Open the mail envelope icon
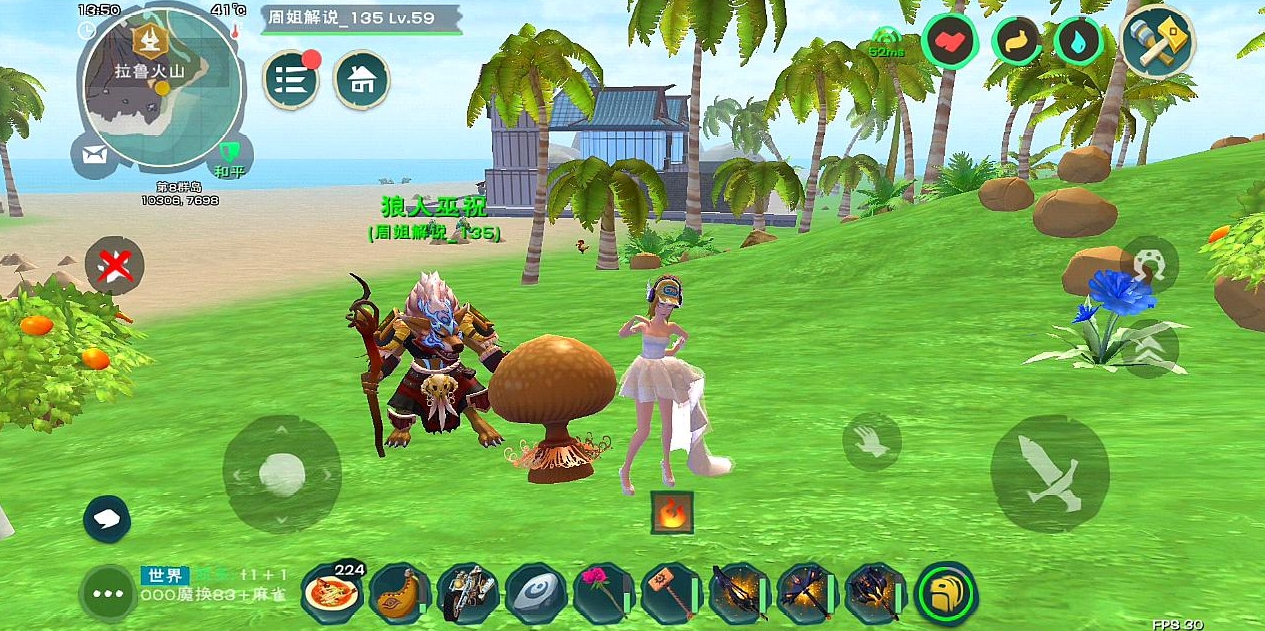1265x631 pixels. 95,155
